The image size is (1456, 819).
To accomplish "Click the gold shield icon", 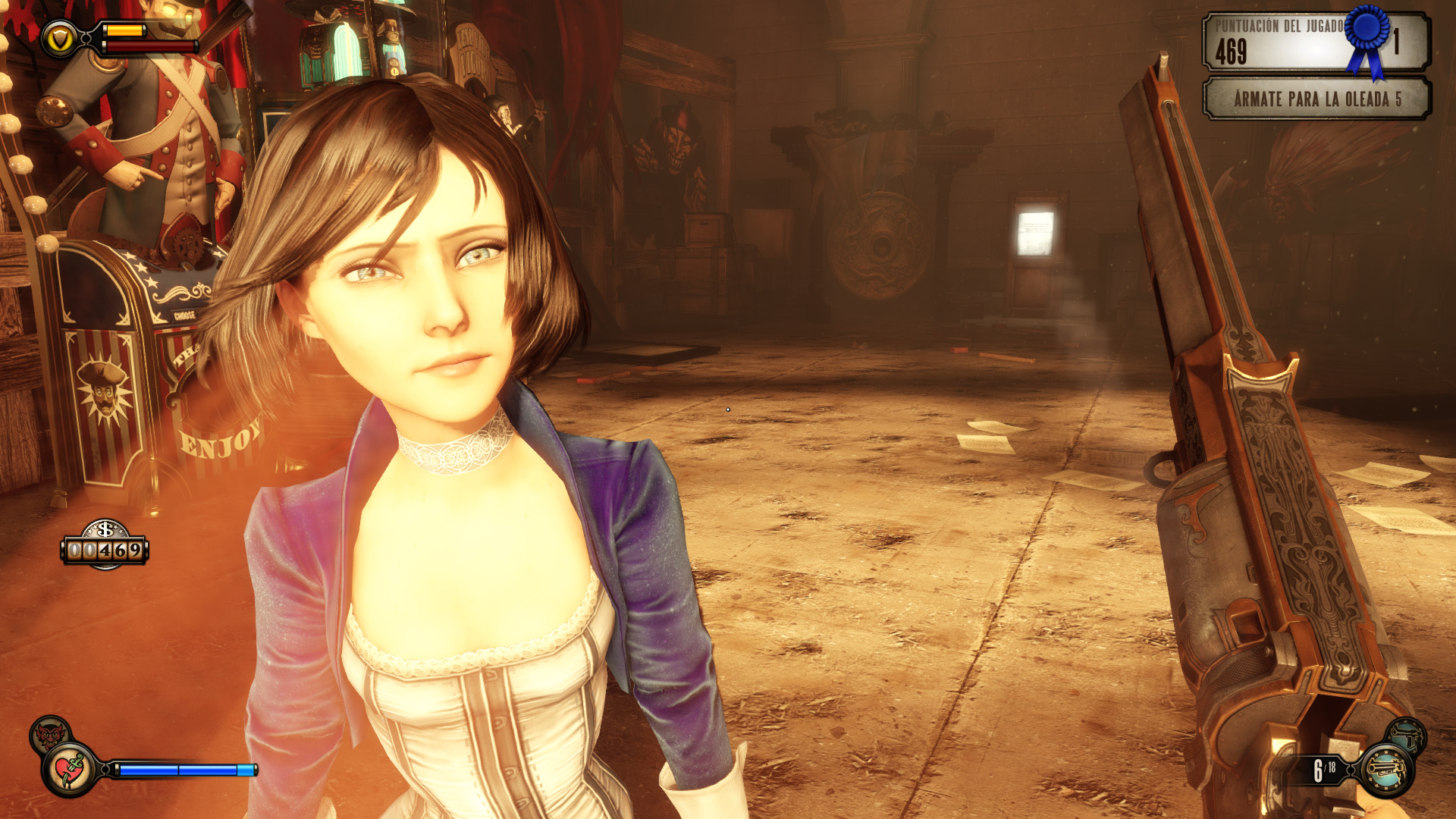I will (59, 39).
